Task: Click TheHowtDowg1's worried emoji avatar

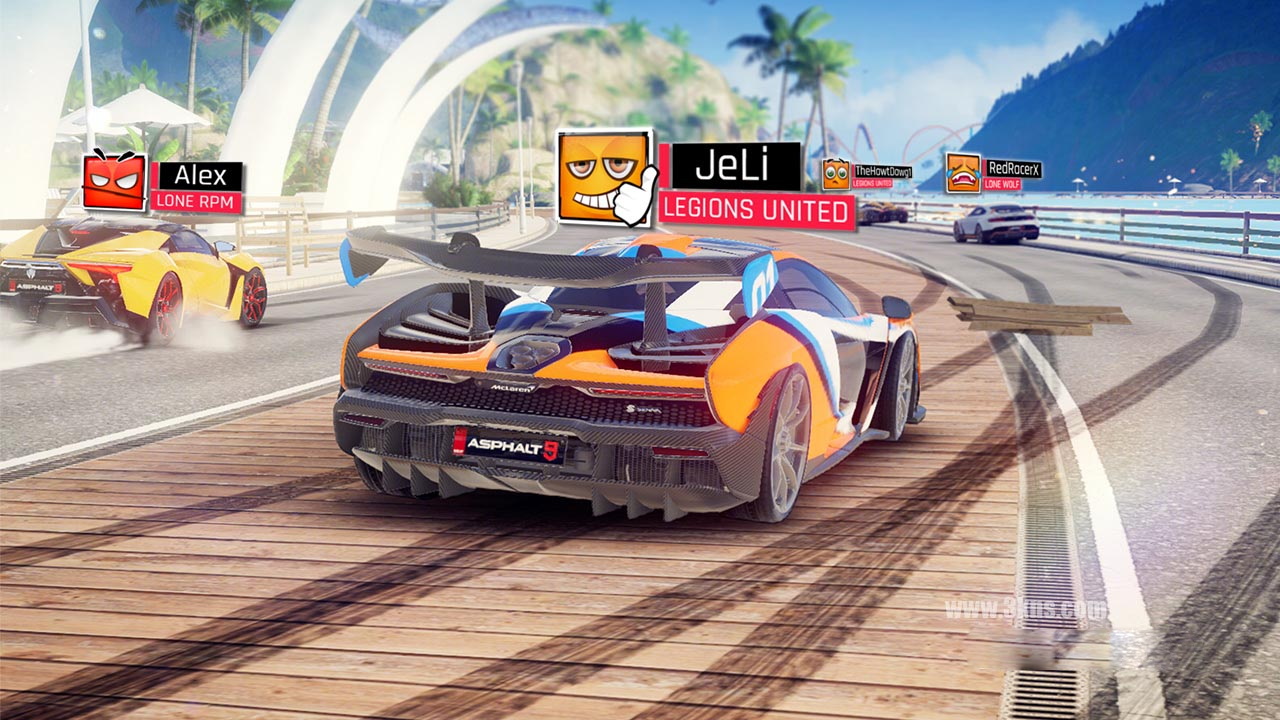Action: point(836,174)
